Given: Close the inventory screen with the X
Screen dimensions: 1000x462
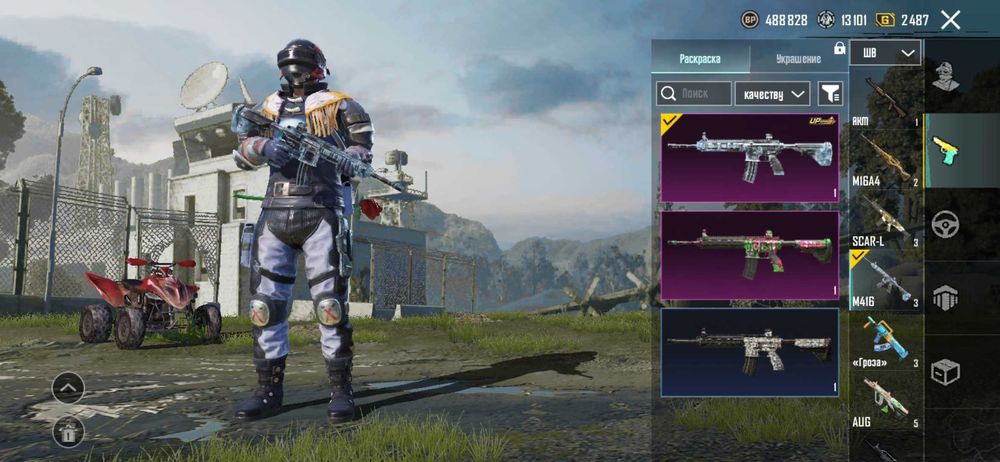Looking at the screenshot, I should 951,19.
